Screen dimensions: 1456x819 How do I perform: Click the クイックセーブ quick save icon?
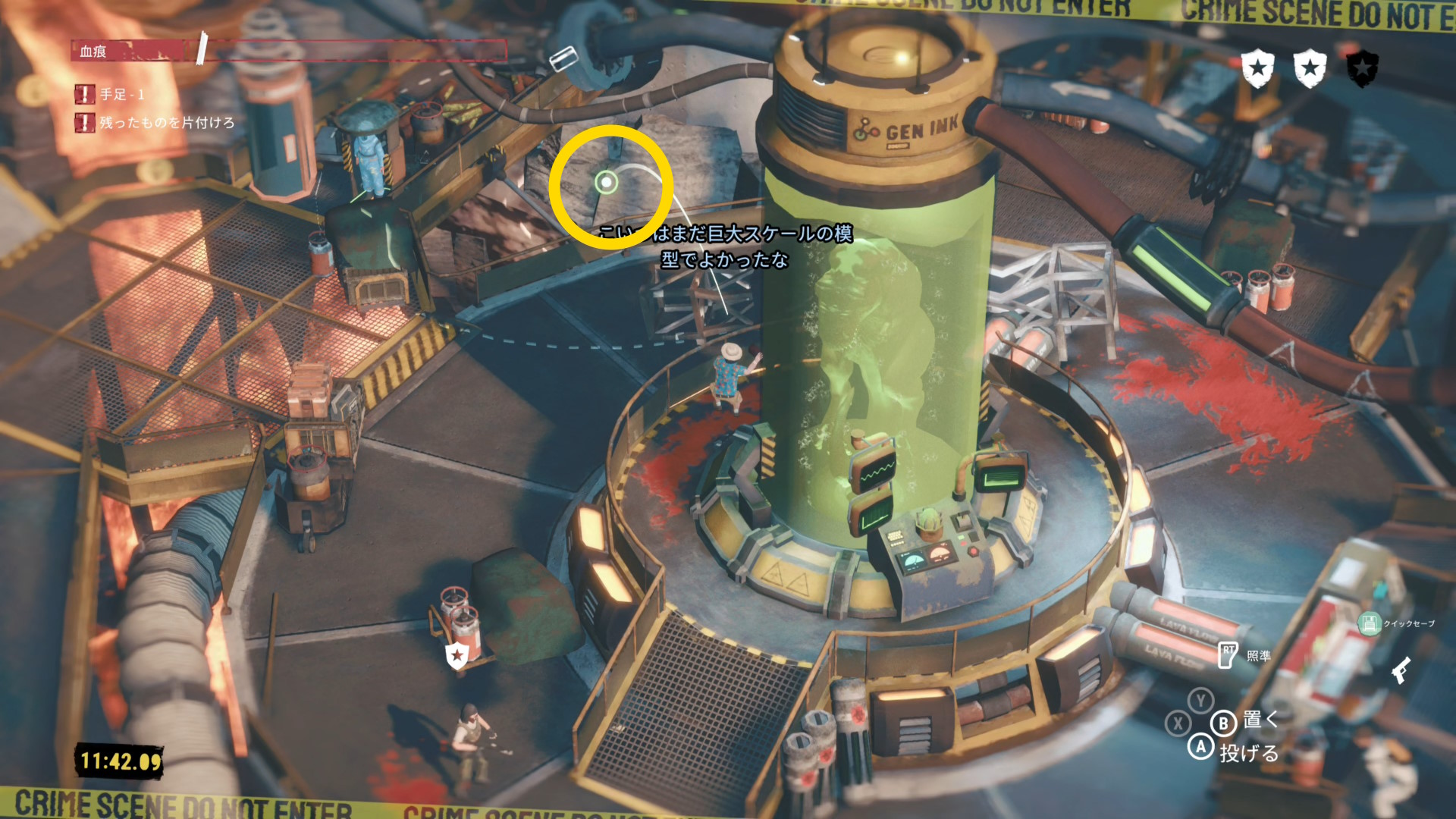(x=1369, y=624)
